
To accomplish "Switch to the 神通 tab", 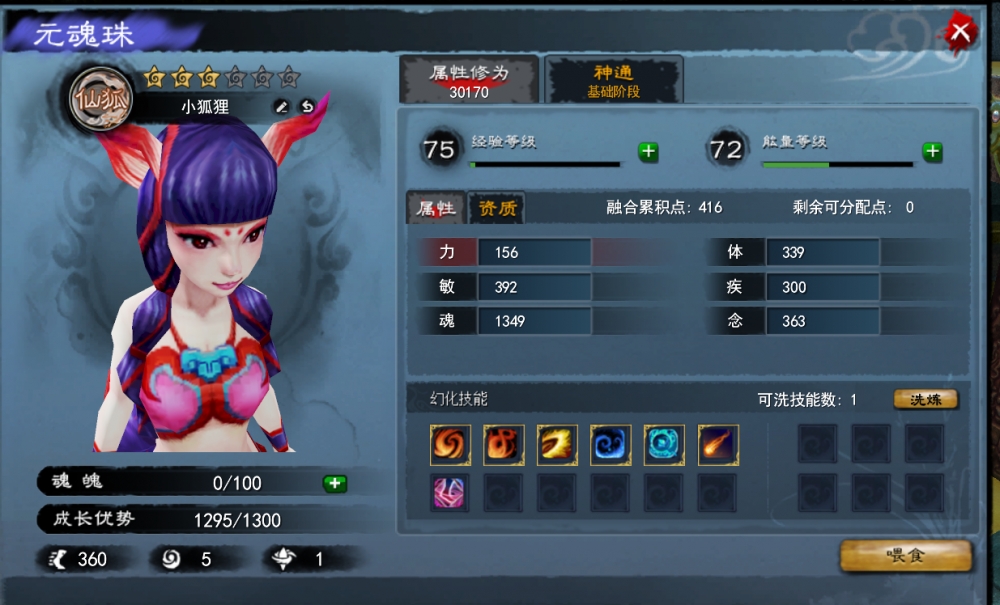I will coord(613,80).
